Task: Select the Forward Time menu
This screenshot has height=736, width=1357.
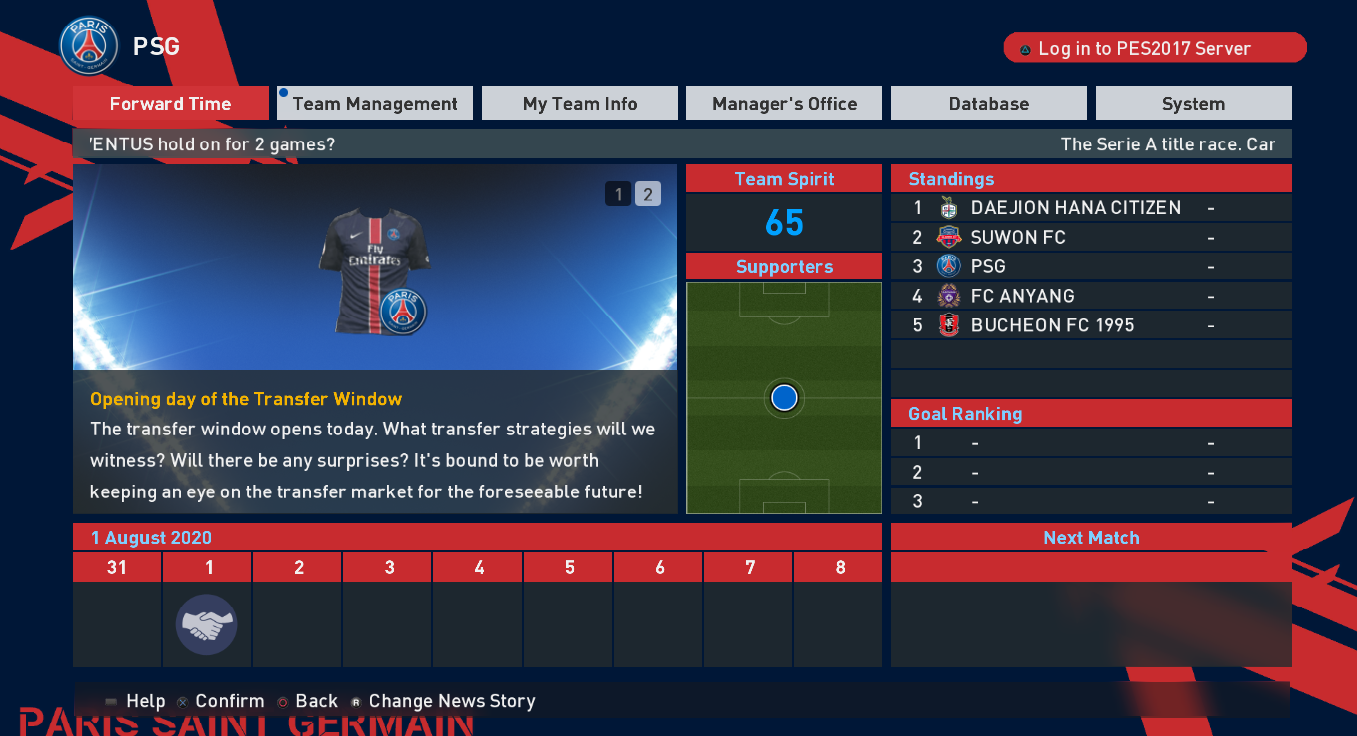Action: coord(170,104)
